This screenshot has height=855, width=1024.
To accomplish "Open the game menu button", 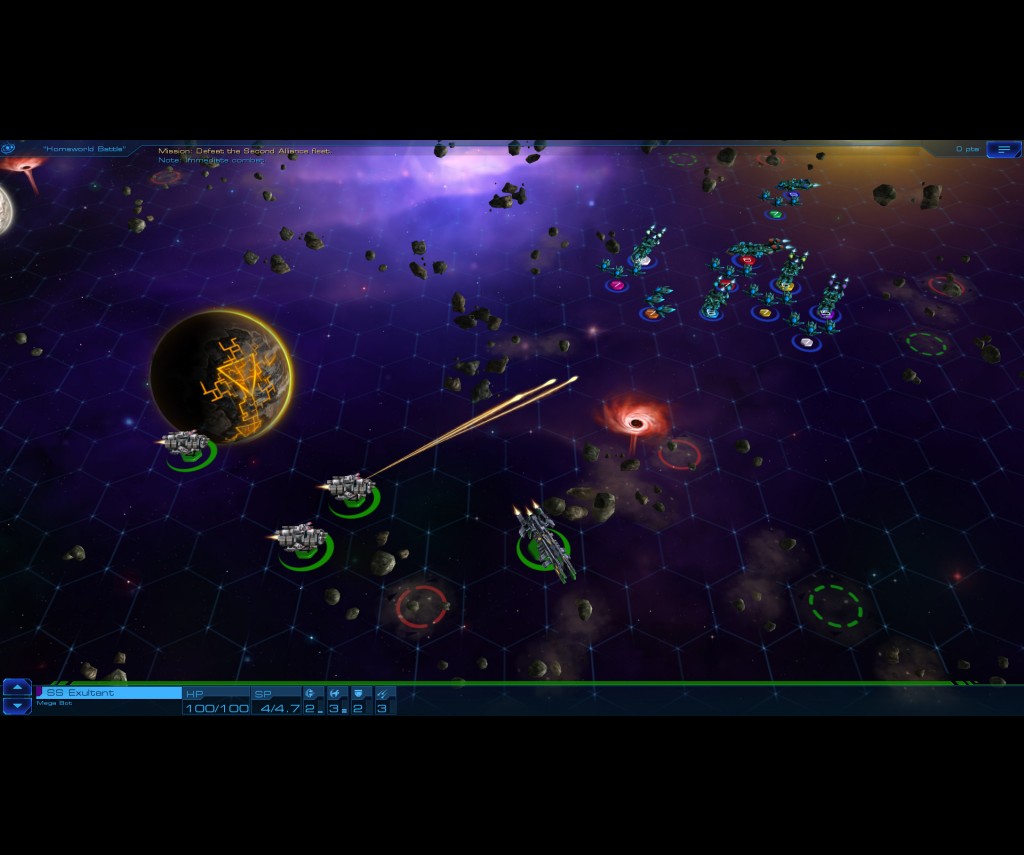I will click(x=1003, y=149).
